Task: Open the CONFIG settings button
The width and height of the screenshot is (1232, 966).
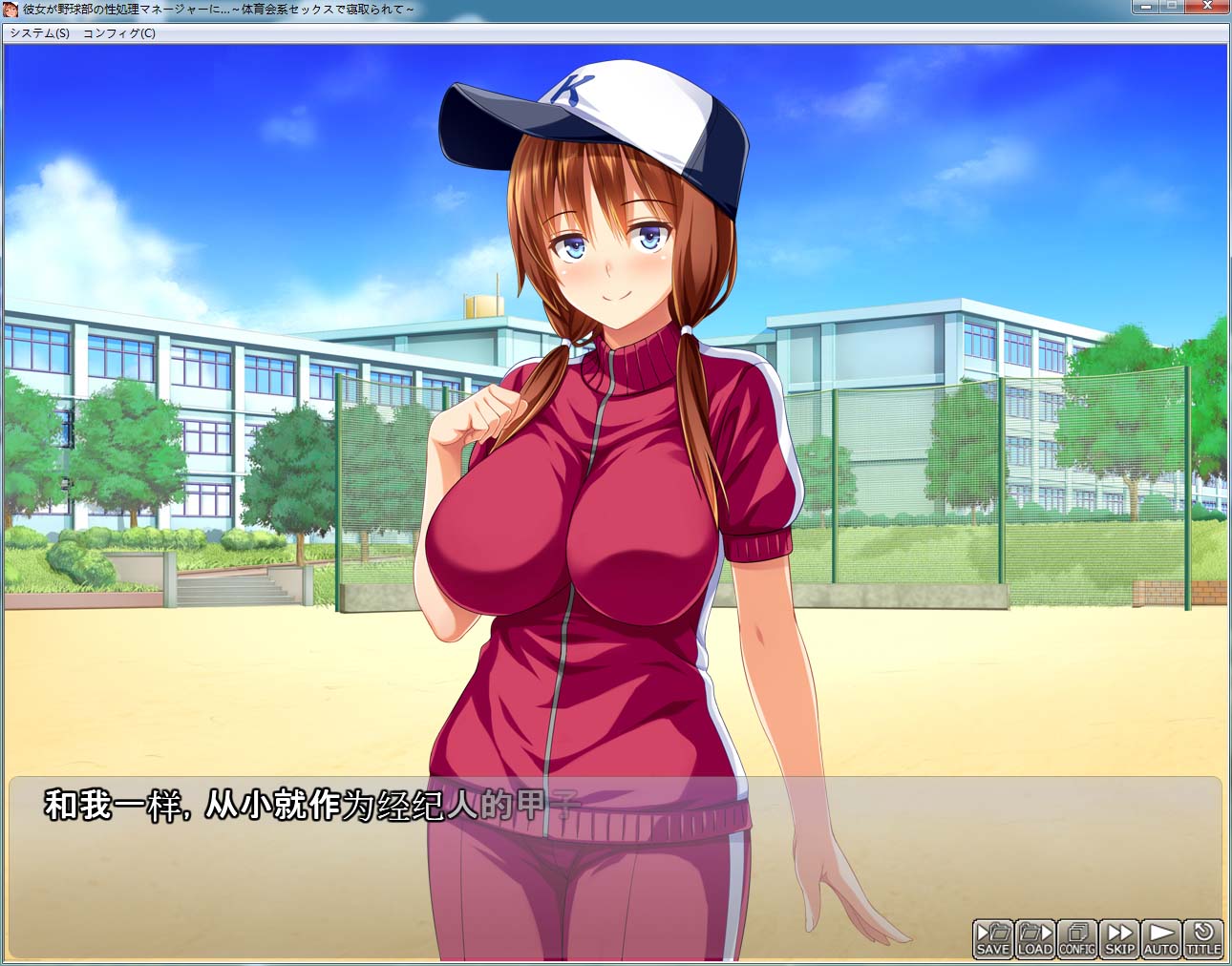Action: tap(1076, 938)
